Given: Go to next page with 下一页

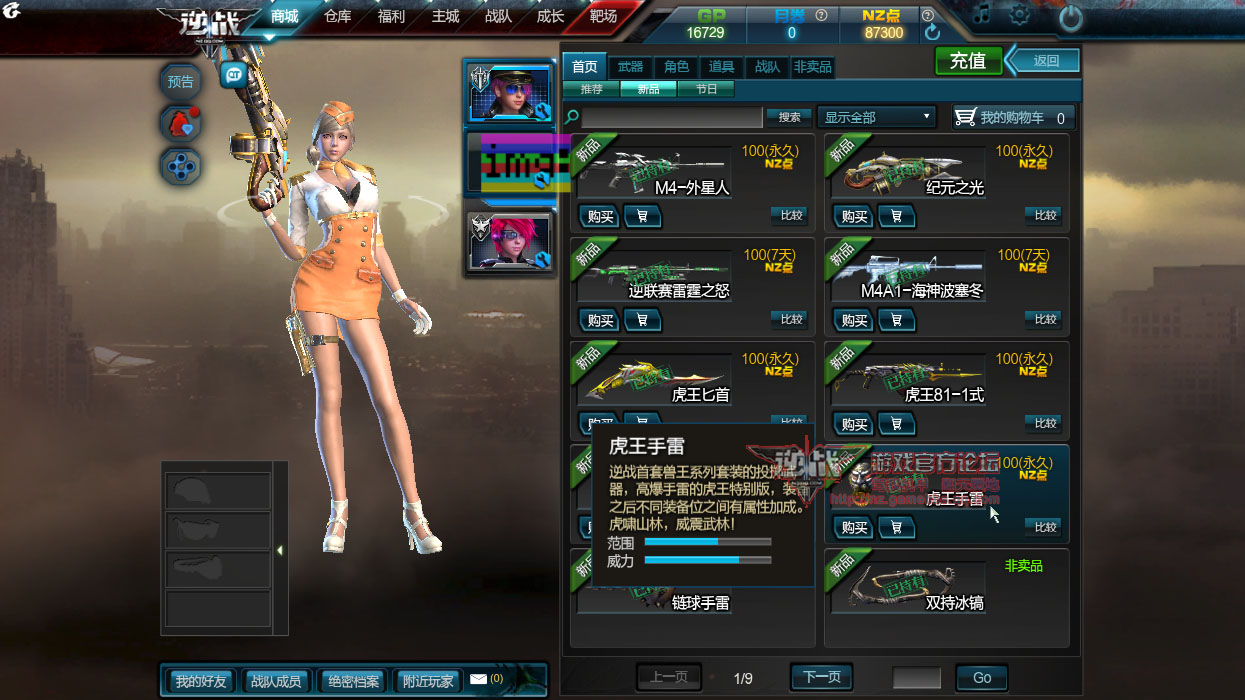Looking at the screenshot, I should pos(822,677).
